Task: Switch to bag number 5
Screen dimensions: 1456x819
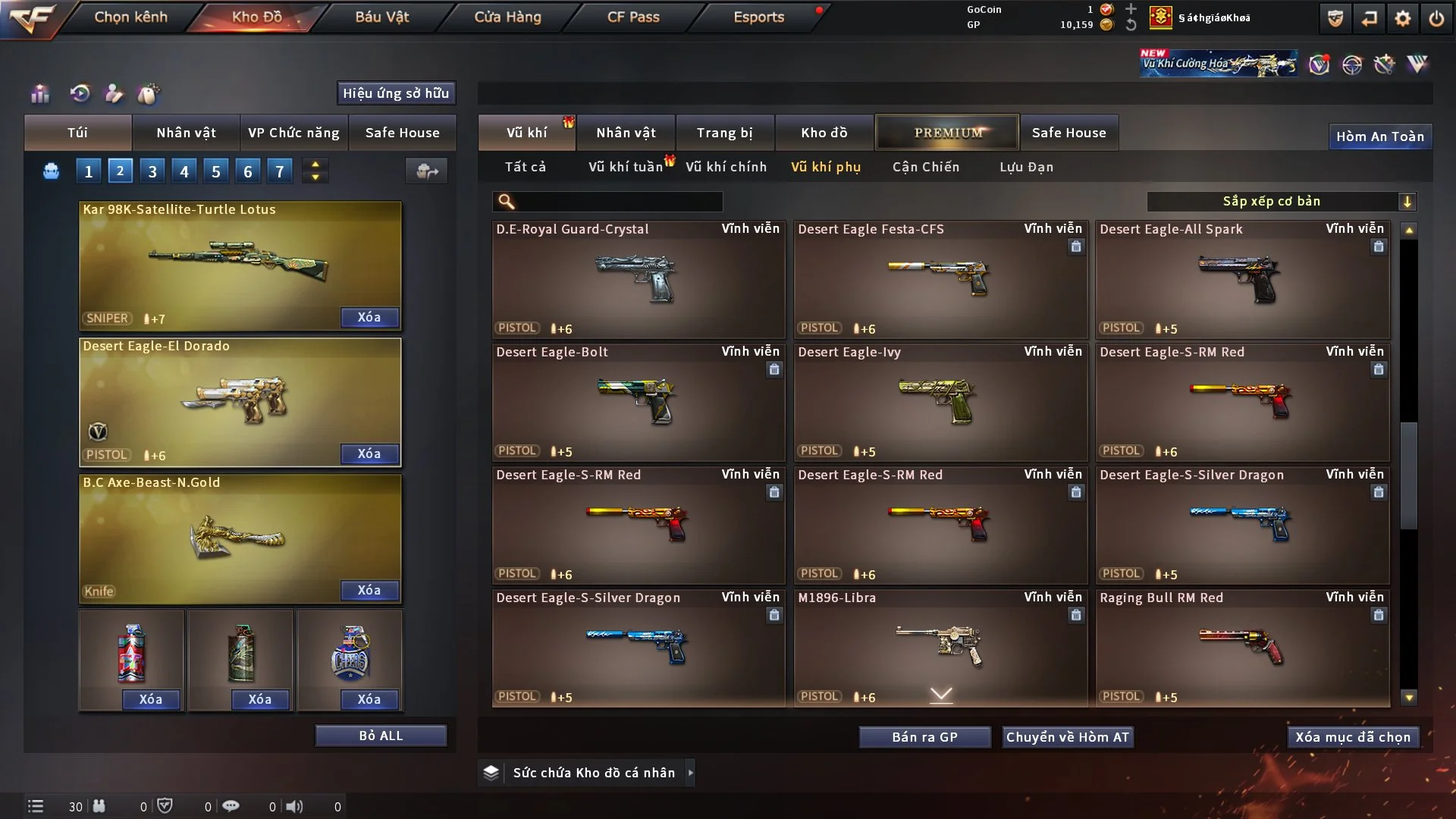Action: pyautogui.click(x=216, y=171)
